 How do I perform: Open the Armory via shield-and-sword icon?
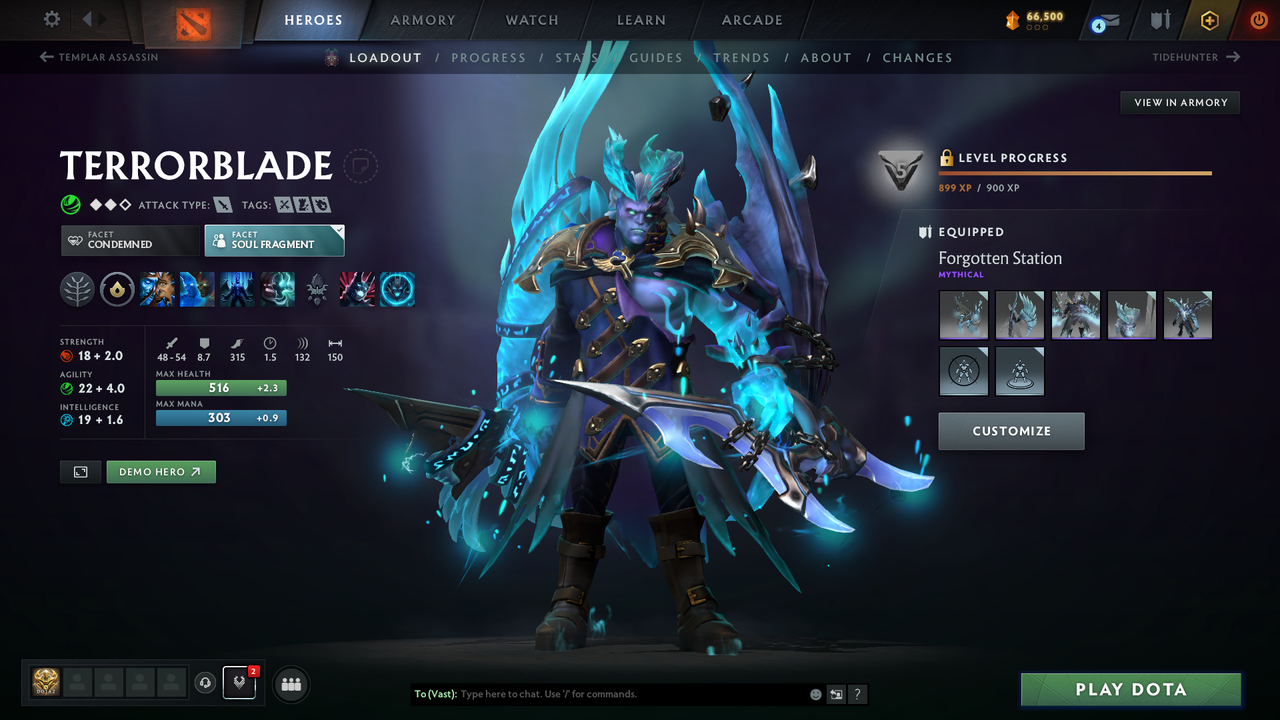(x=1161, y=20)
